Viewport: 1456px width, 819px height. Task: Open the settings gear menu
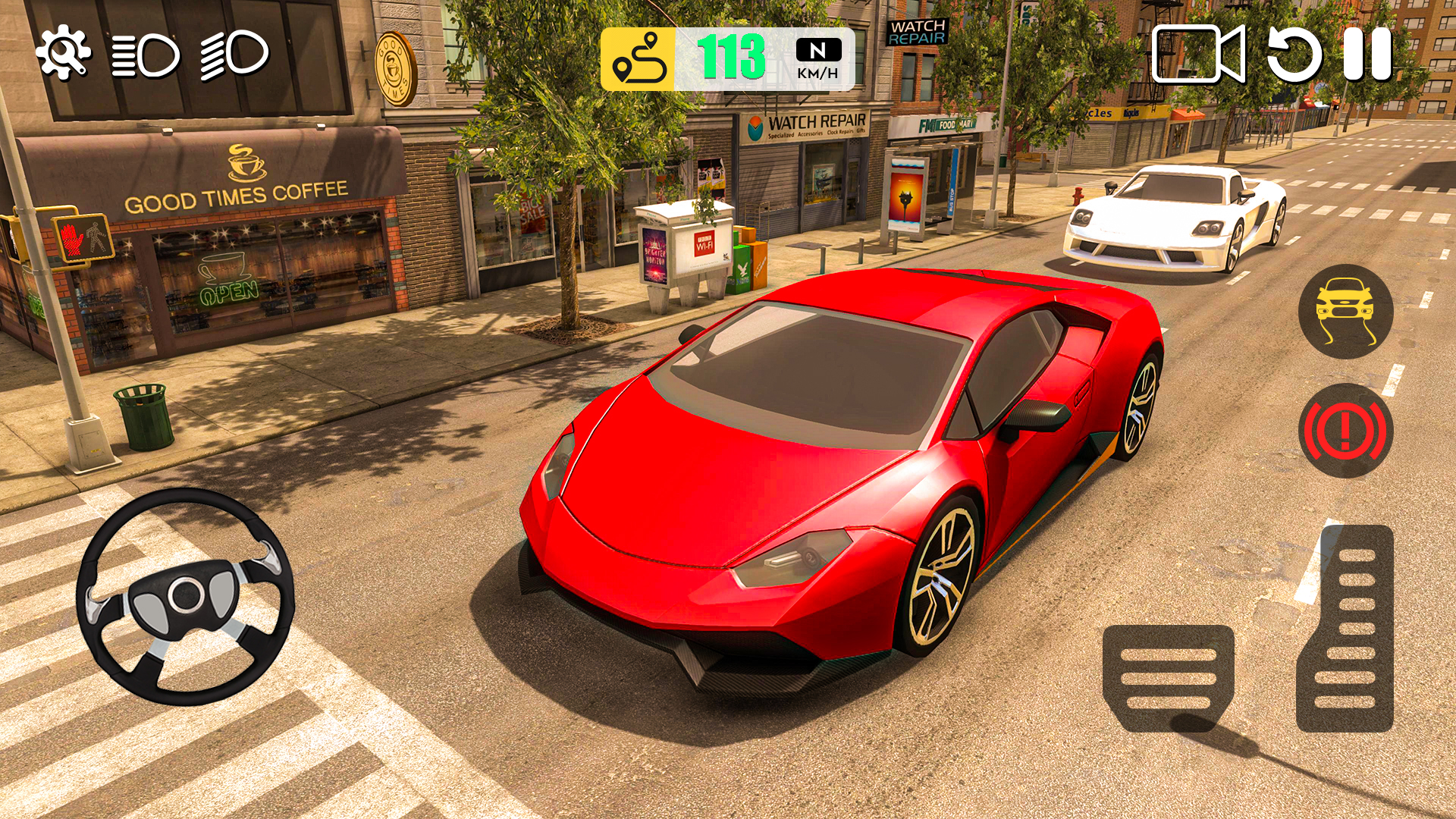point(64,51)
